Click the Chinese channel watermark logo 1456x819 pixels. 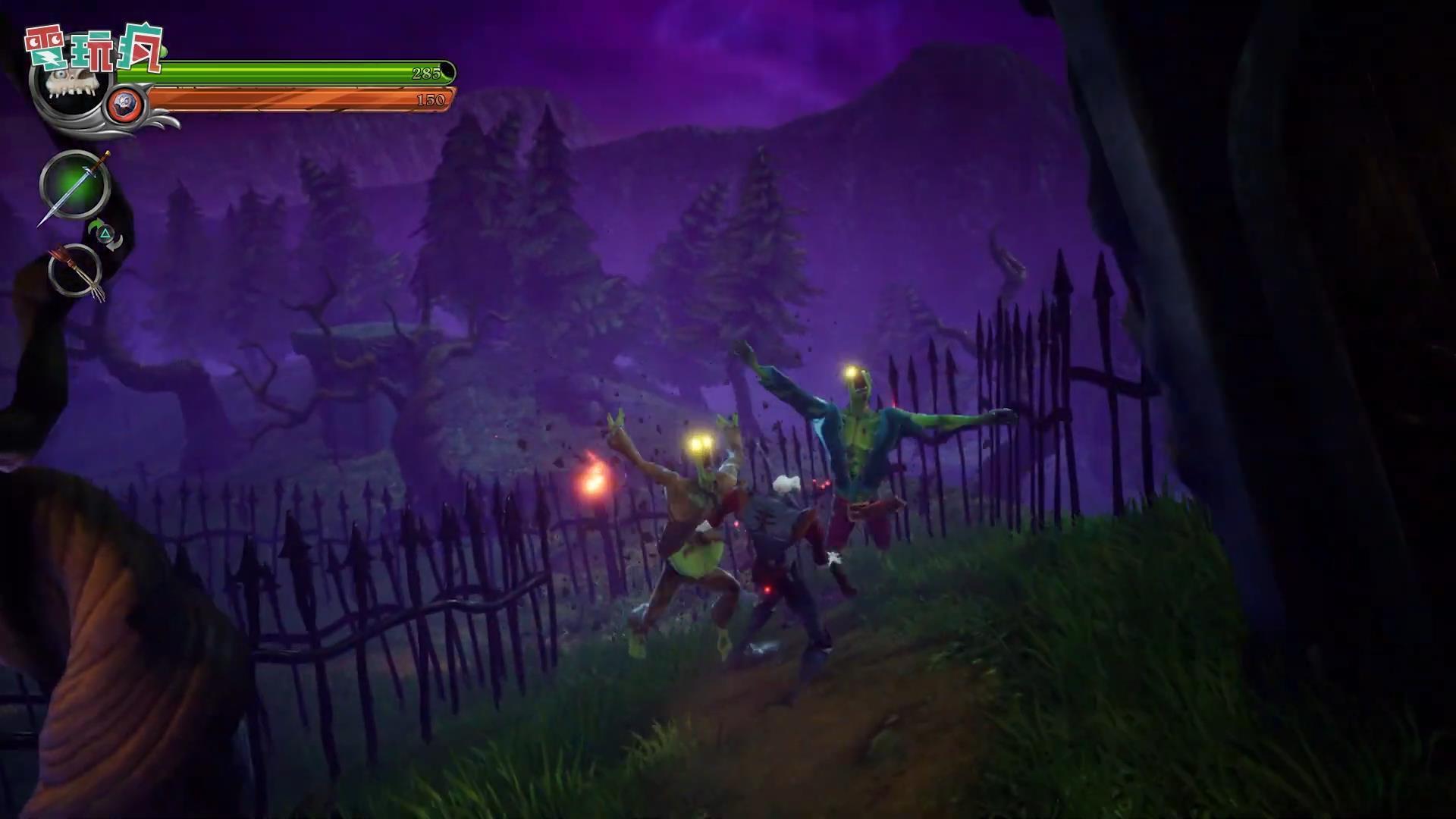click(94, 49)
